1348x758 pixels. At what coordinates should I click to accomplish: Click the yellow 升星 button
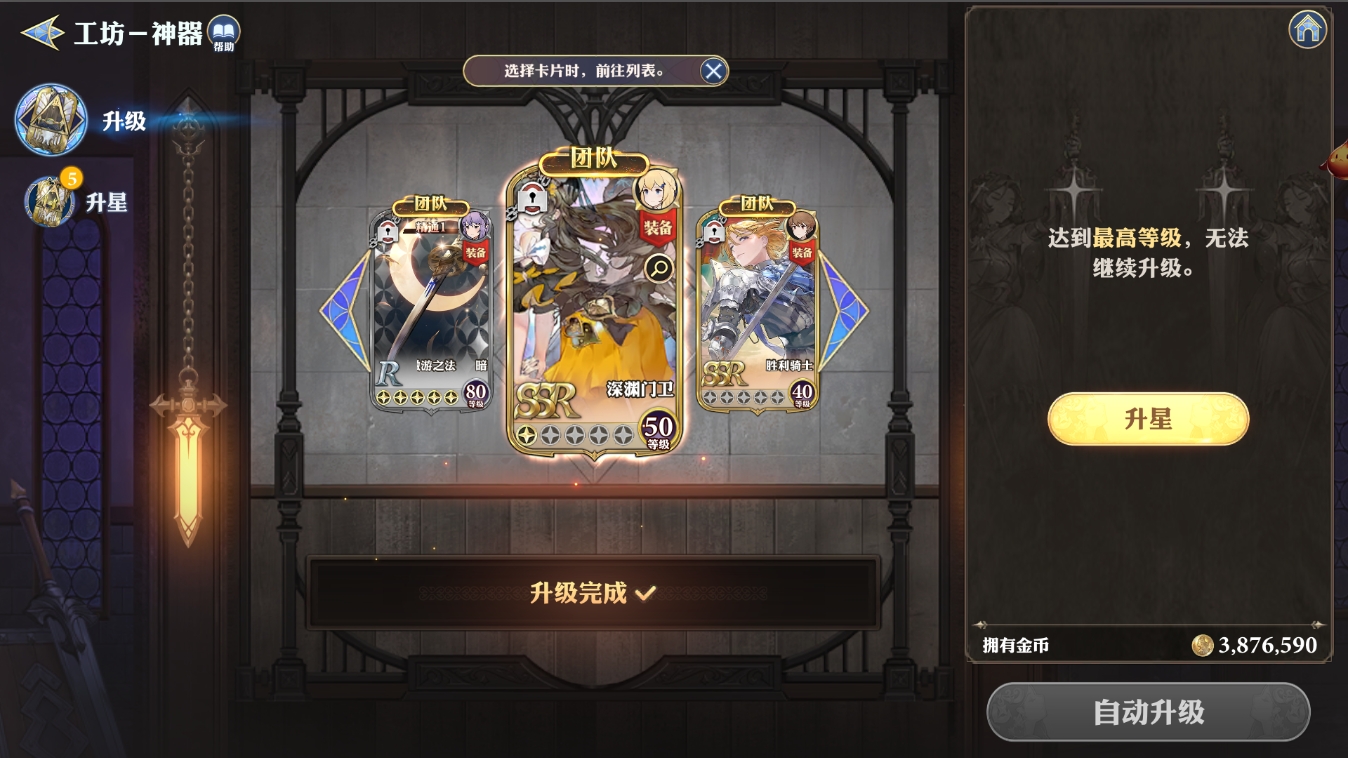(1148, 419)
